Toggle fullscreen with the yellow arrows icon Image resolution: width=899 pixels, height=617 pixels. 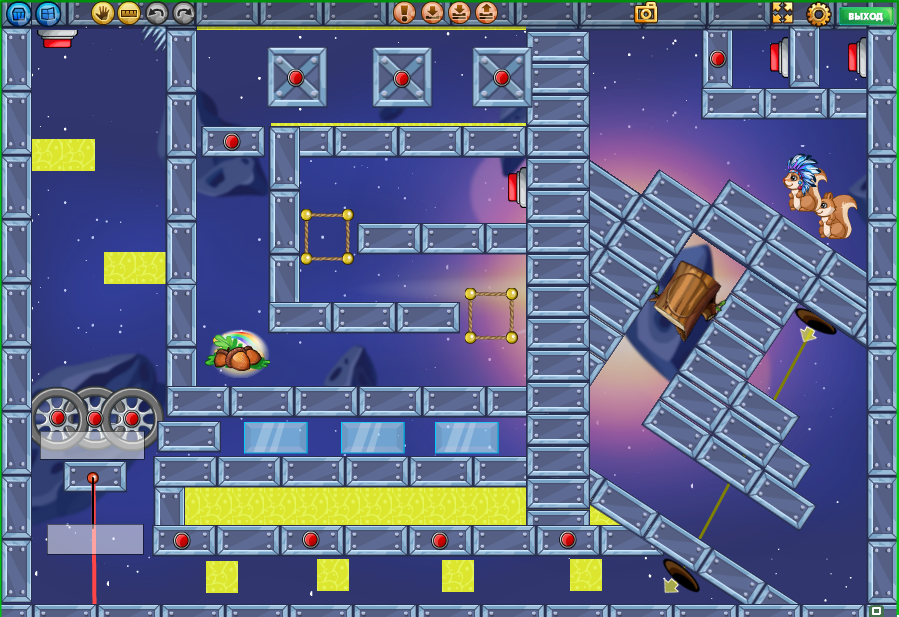tap(782, 13)
